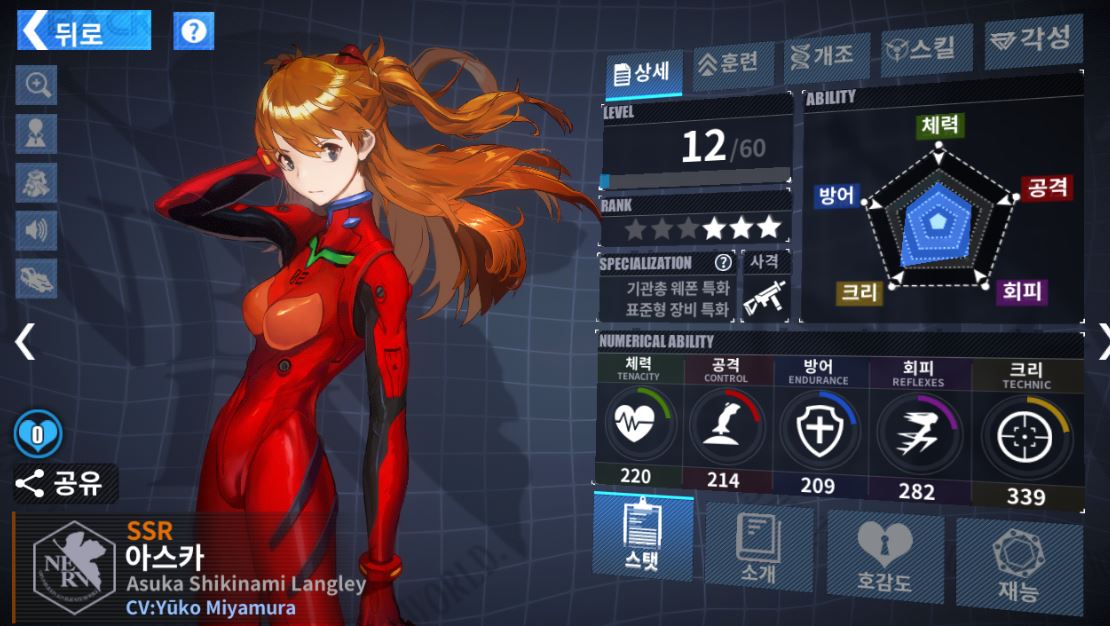Screen dimensions: 1110x626
Task: Open the 소개 introduction section
Action: tap(758, 547)
